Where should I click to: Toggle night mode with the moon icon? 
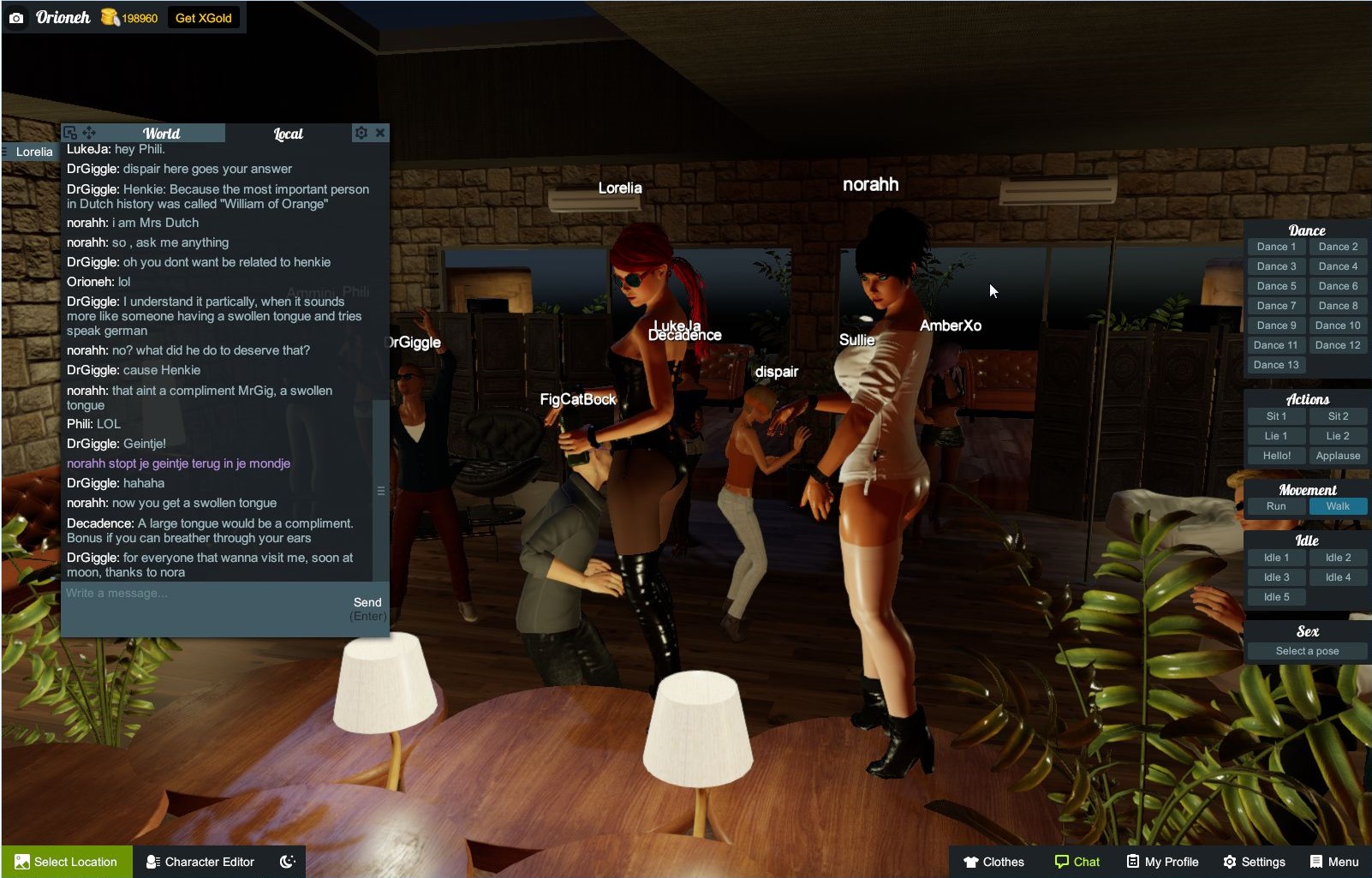click(288, 862)
